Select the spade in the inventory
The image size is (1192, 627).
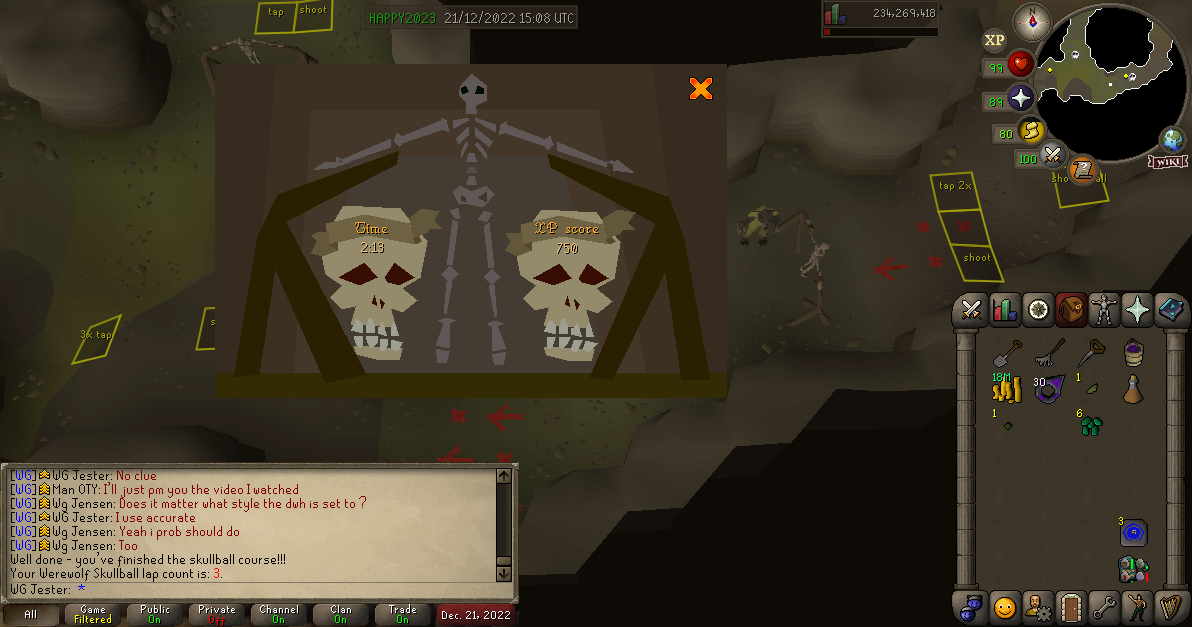tap(1004, 353)
